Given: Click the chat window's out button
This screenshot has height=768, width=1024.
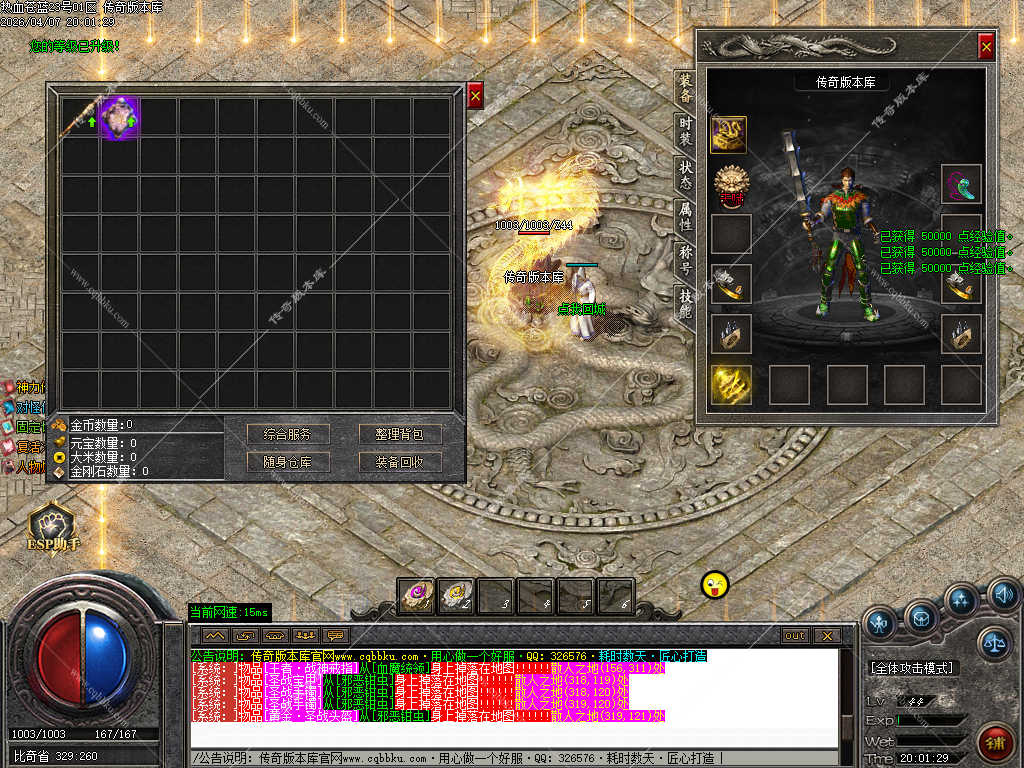Looking at the screenshot, I should [x=795, y=635].
